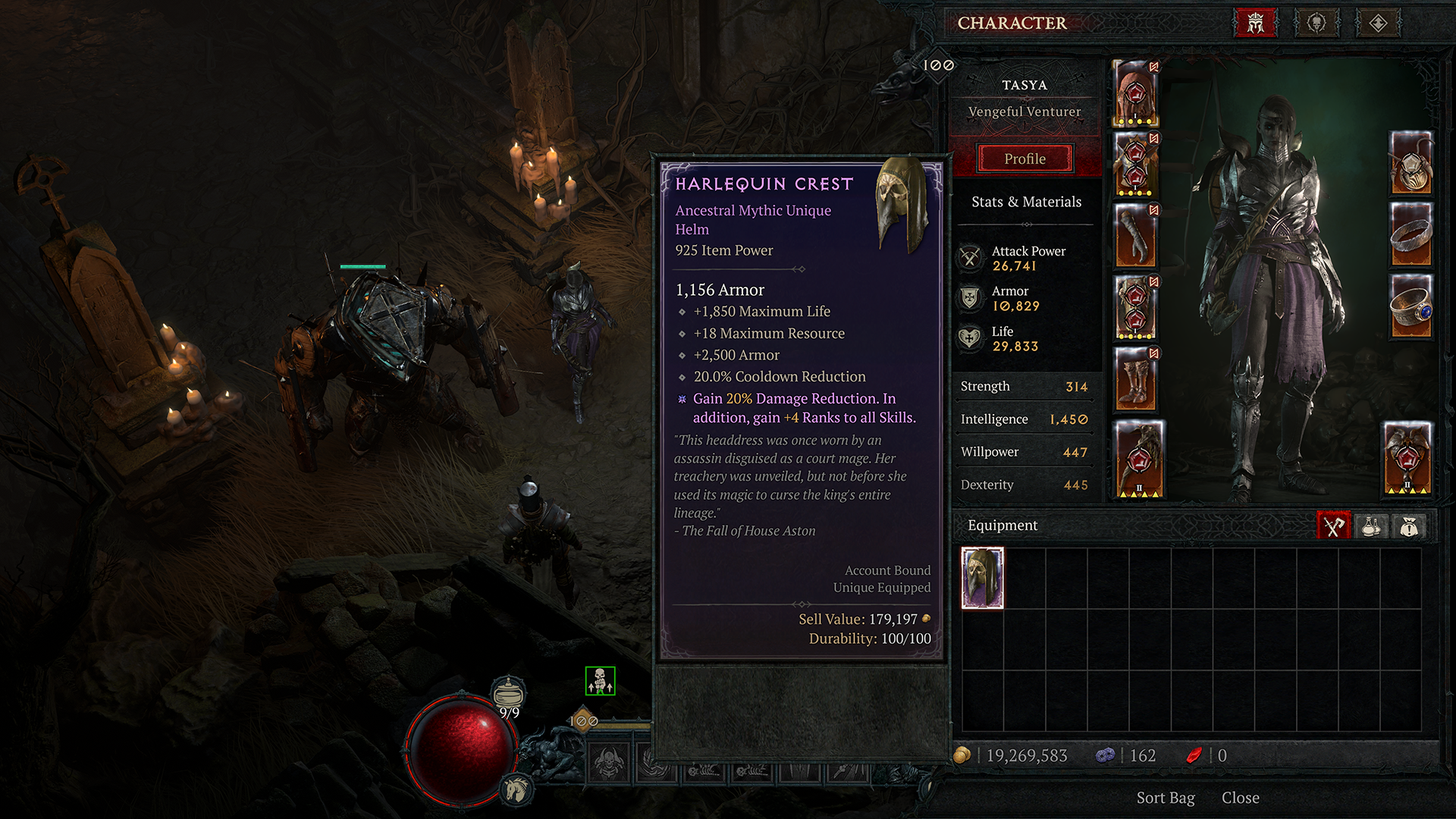Select the equipped amulet slot
Image resolution: width=1456 pixels, height=819 pixels.
pos(1410,163)
